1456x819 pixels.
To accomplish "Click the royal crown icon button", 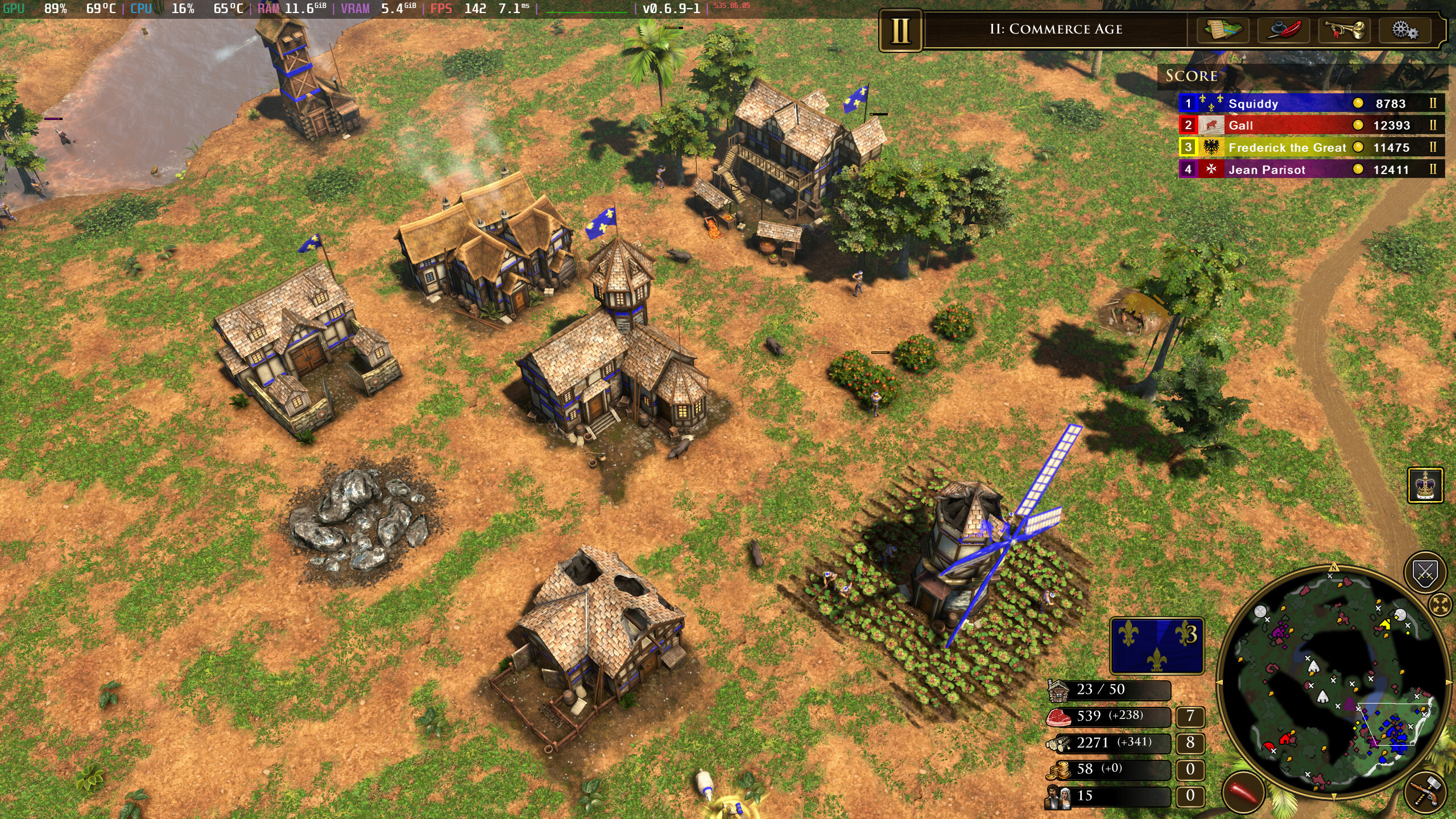I will pos(1425,485).
